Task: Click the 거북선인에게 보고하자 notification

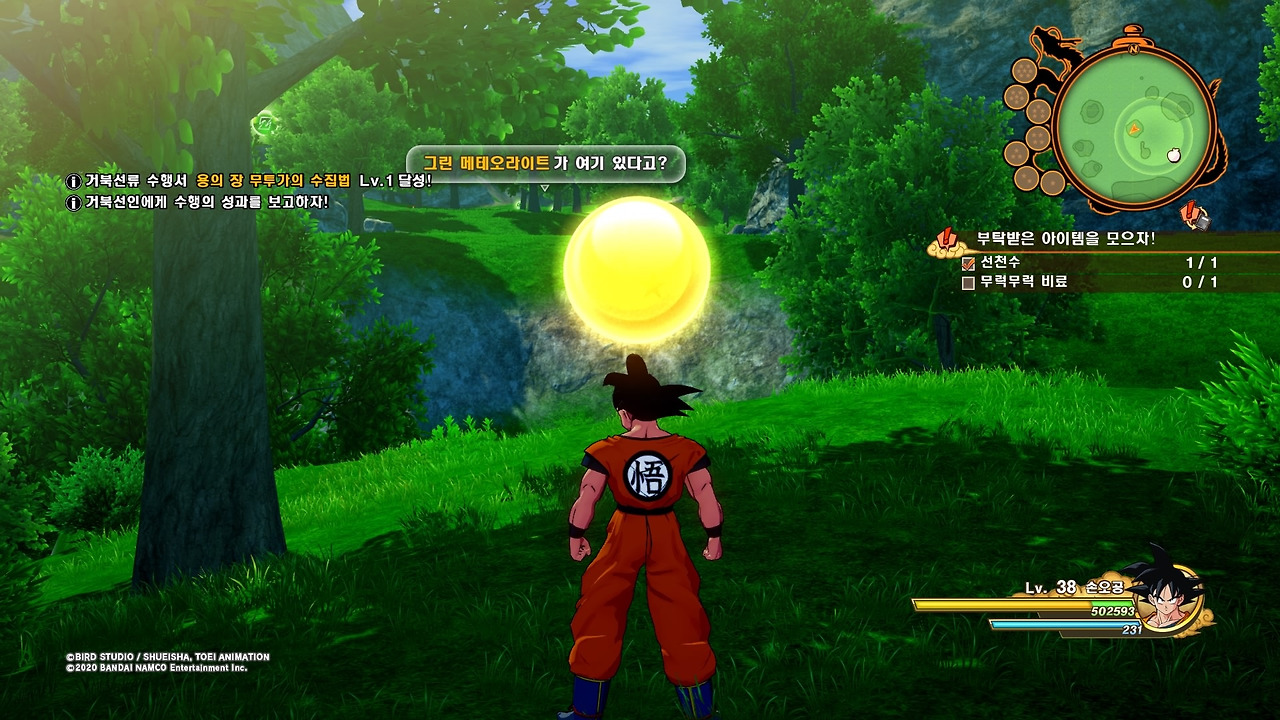Action: tap(200, 202)
